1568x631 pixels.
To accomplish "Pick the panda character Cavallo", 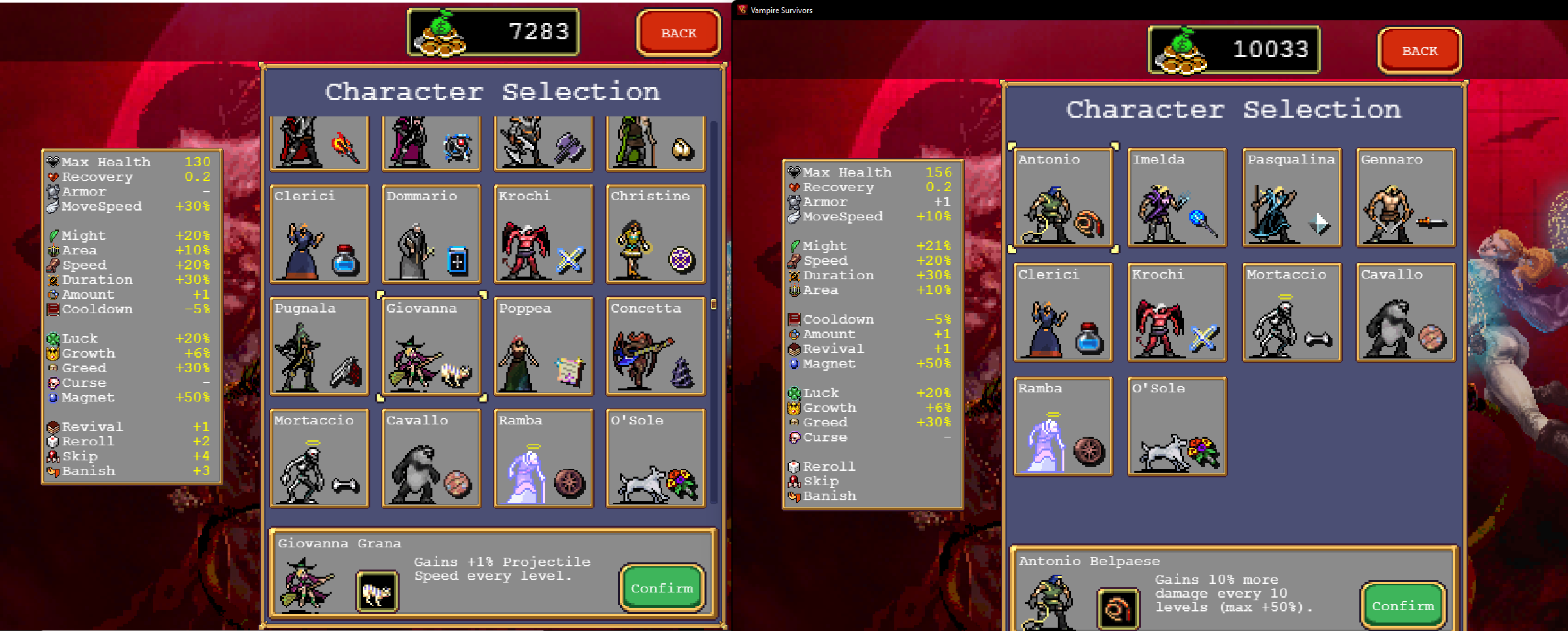I will (1405, 313).
